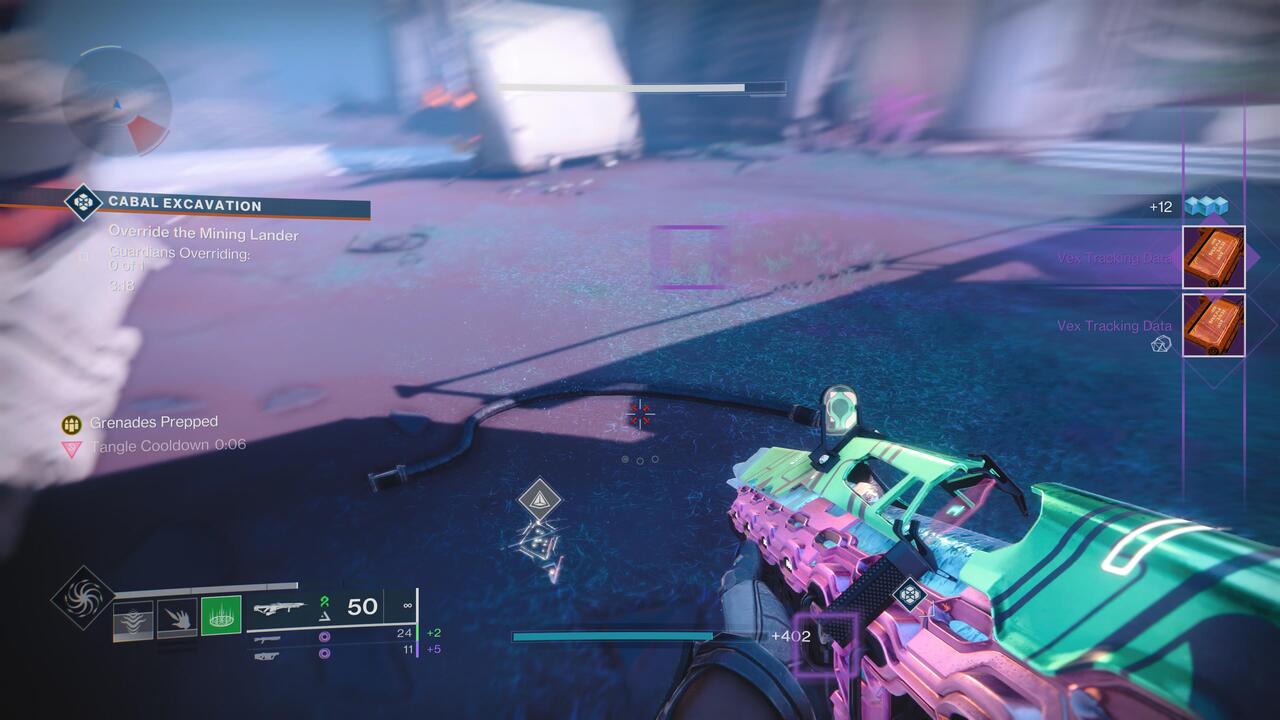The height and width of the screenshot is (720, 1280).
Task: Click the Cabal Excavation event emblem
Action: pos(82,204)
